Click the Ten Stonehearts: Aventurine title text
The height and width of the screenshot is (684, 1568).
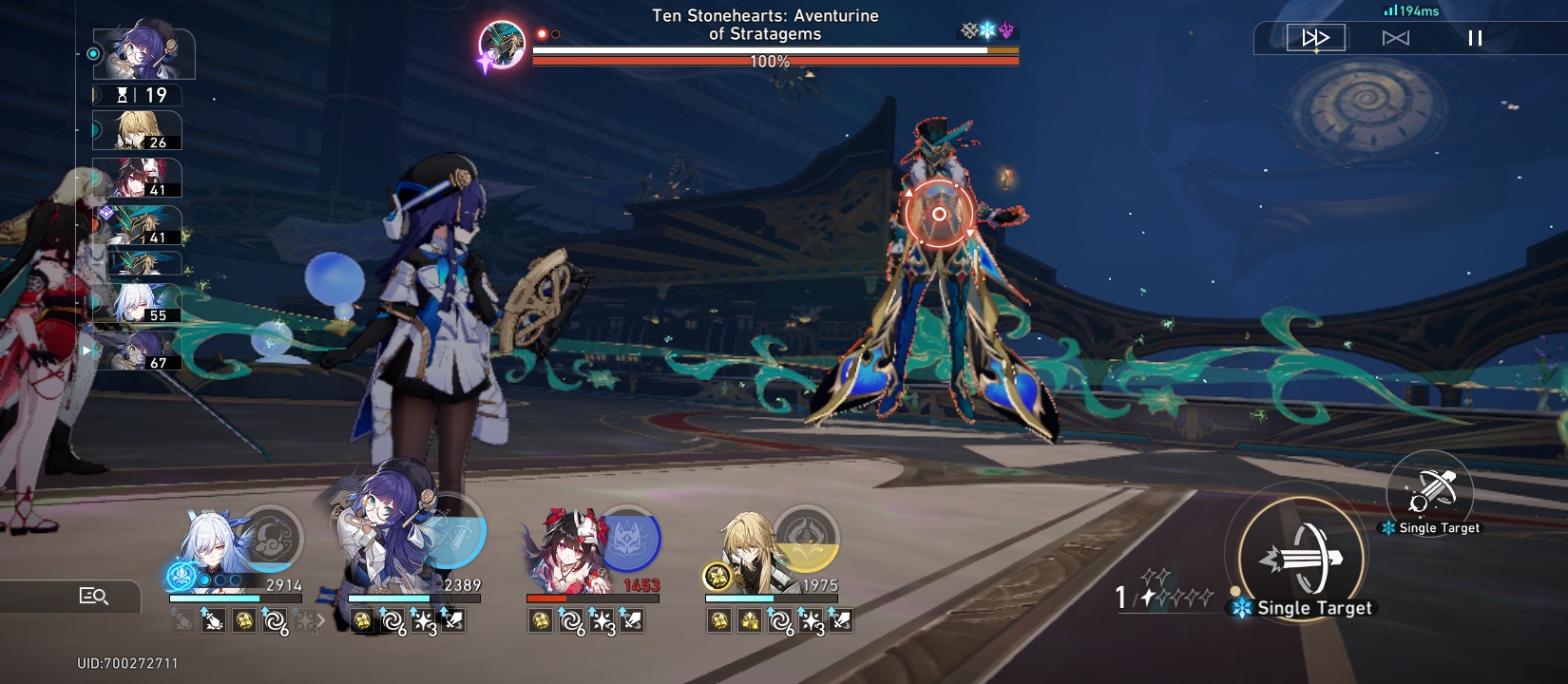(x=763, y=24)
